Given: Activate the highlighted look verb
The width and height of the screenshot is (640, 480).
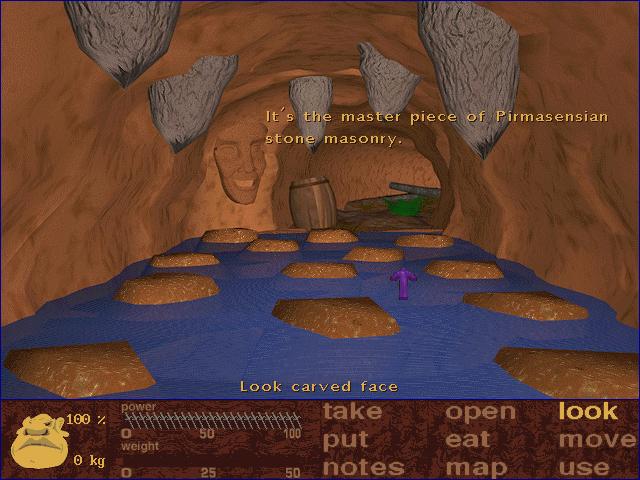Looking at the screenshot, I should point(588,411).
